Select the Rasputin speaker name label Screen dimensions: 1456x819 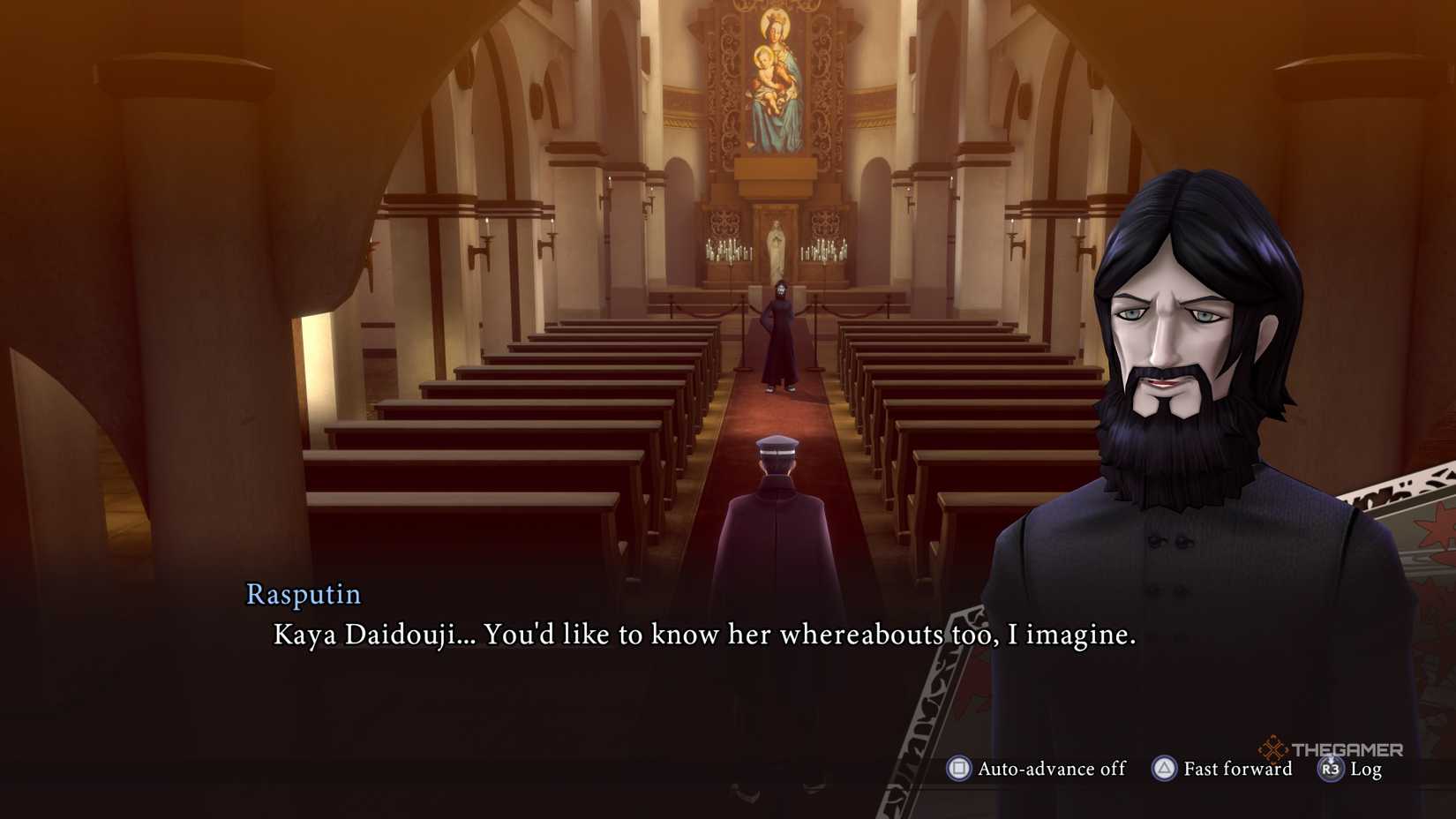click(303, 595)
